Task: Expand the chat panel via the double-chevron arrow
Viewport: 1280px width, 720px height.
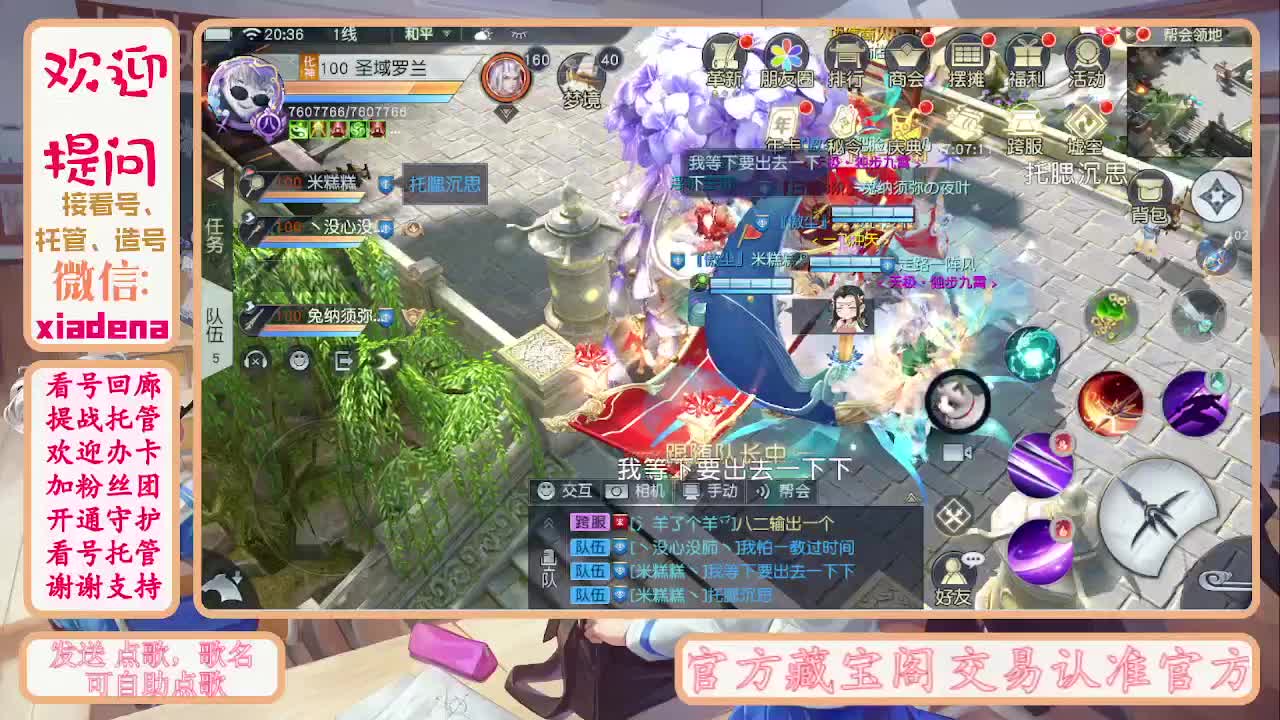Action: point(548,522)
